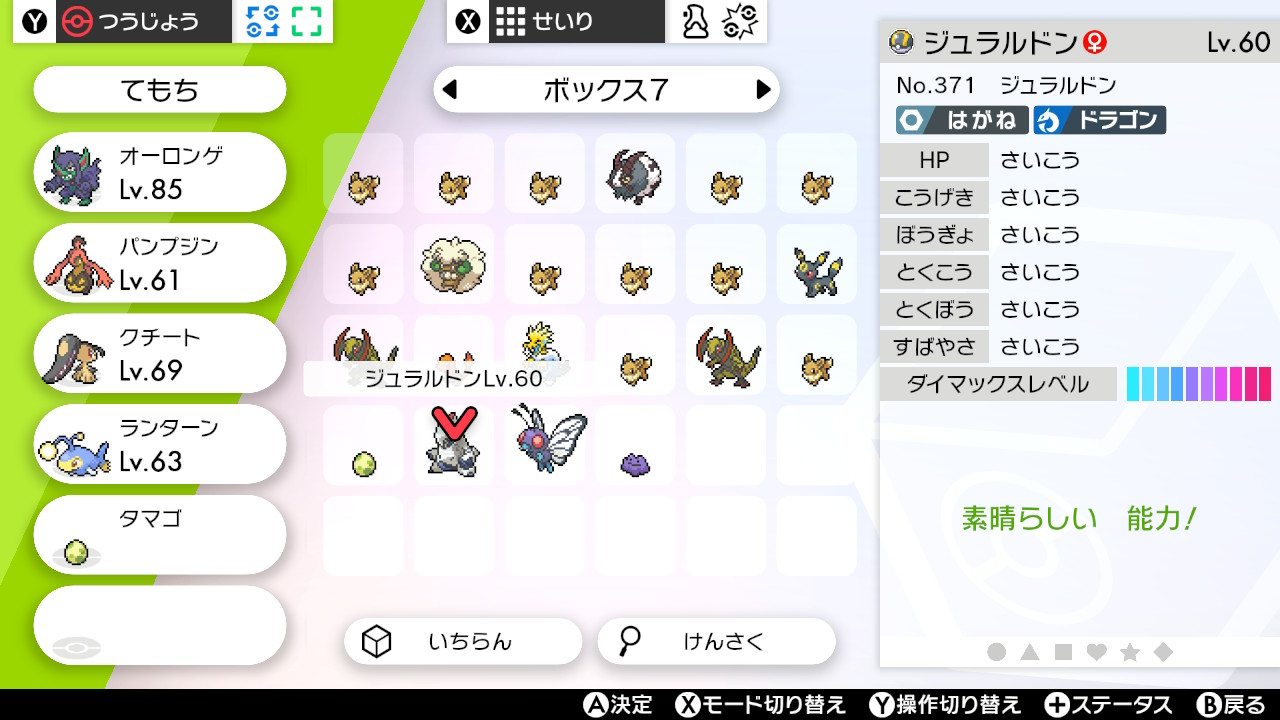Open the ボックス7 box title selector
Image resolution: width=1280 pixels, height=720 pixels.
click(x=606, y=89)
